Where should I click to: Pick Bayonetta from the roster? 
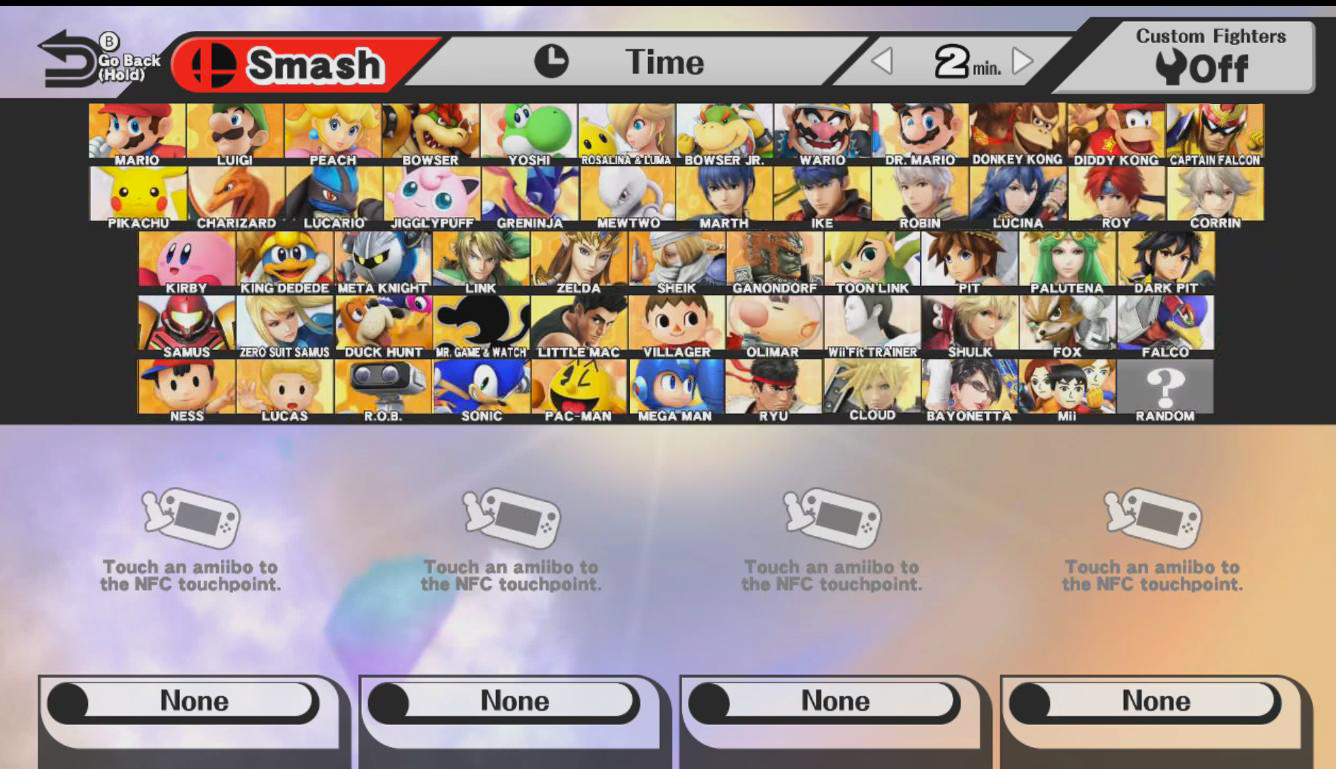pos(970,385)
